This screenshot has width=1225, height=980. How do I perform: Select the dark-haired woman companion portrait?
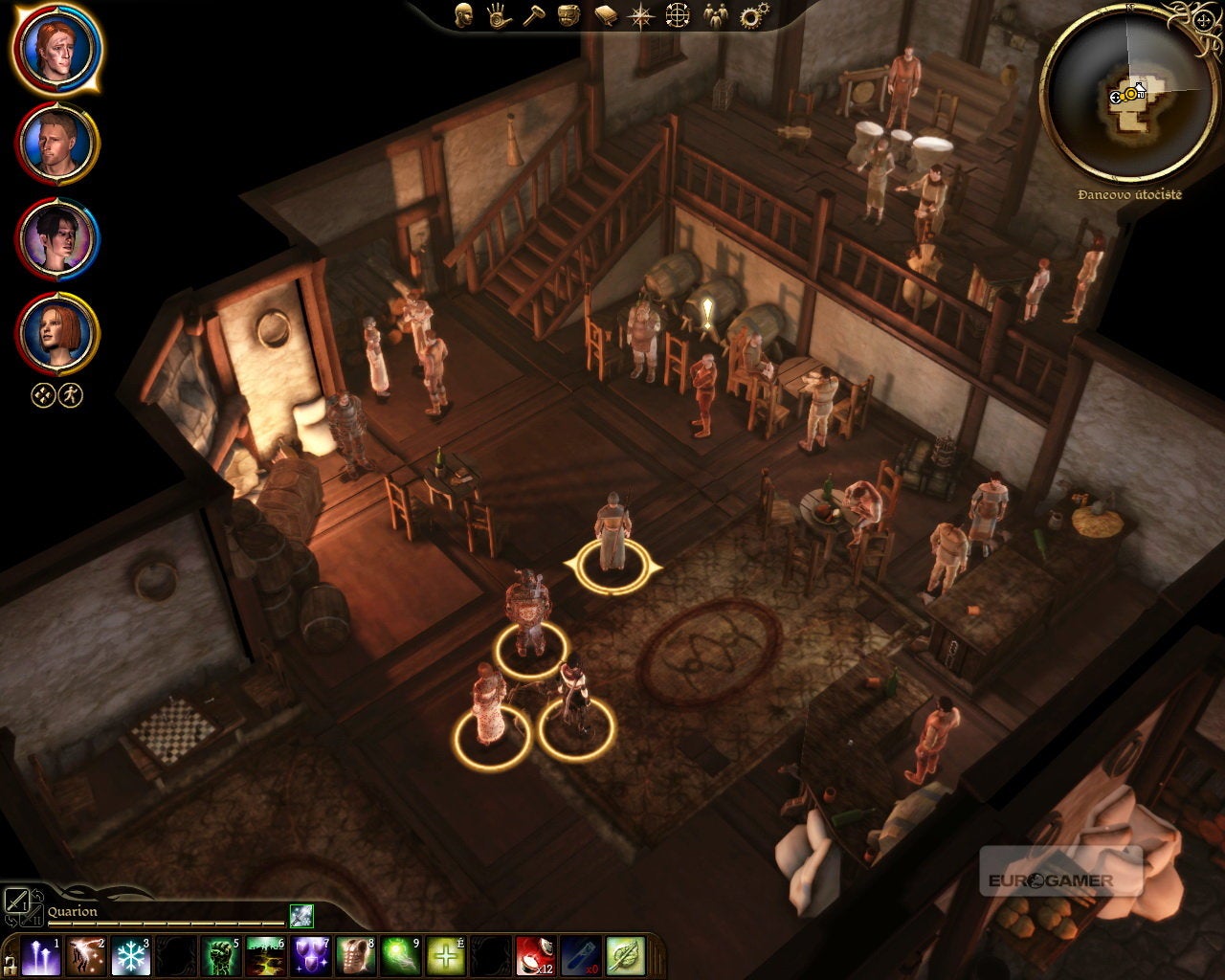tap(56, 238)
